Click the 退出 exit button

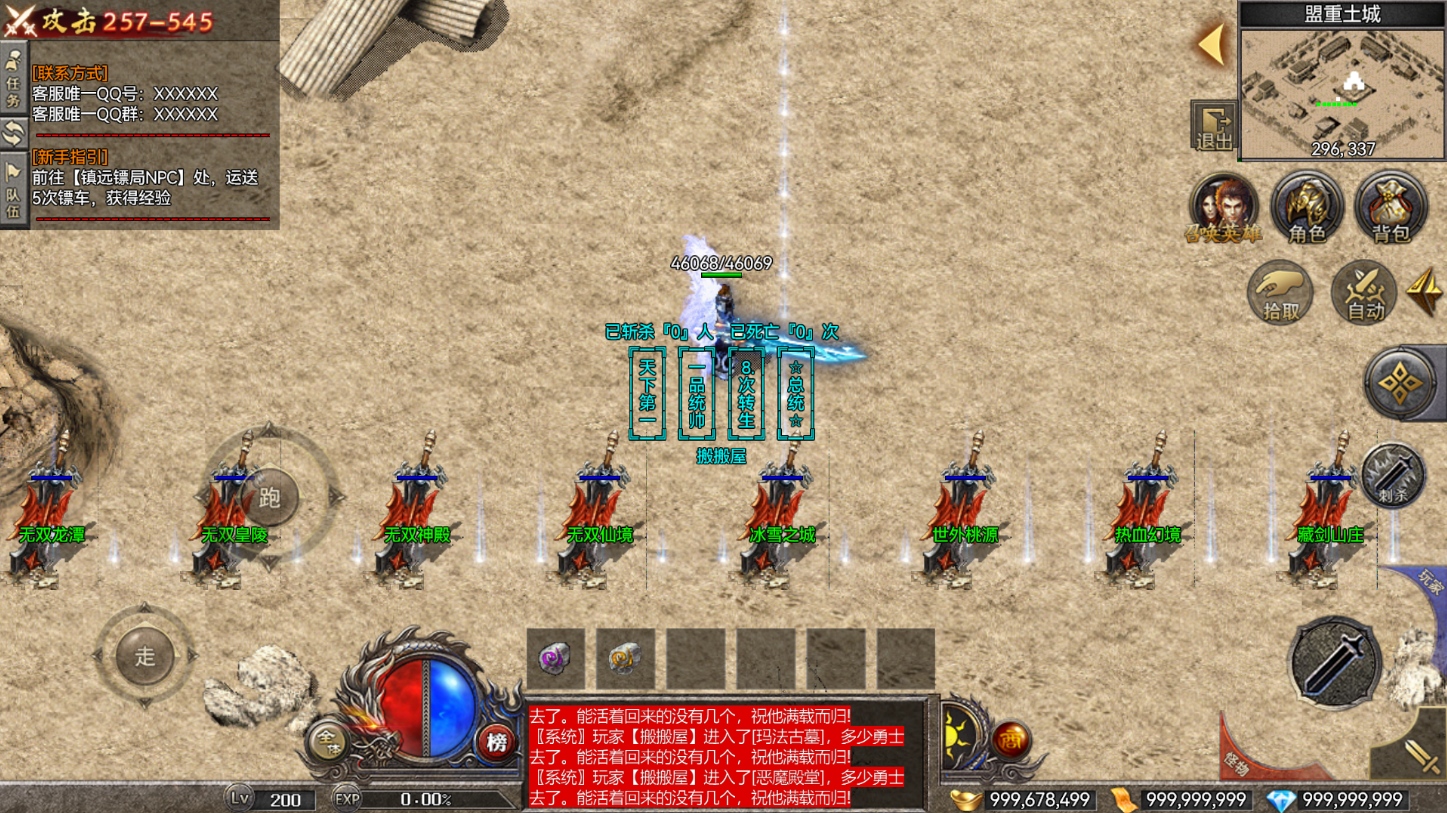point(1214,127)
